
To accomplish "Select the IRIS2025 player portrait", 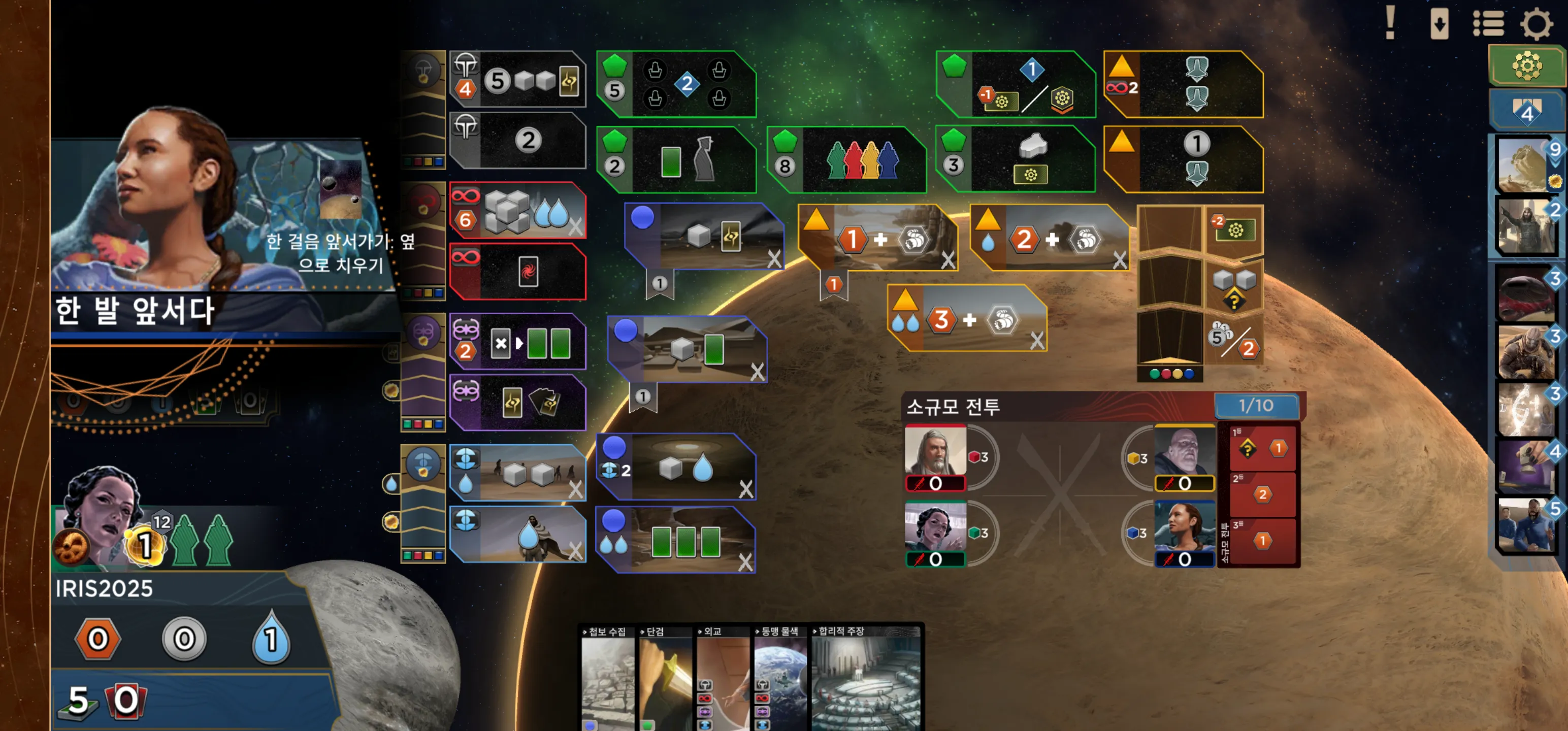I will click(101, 517).
